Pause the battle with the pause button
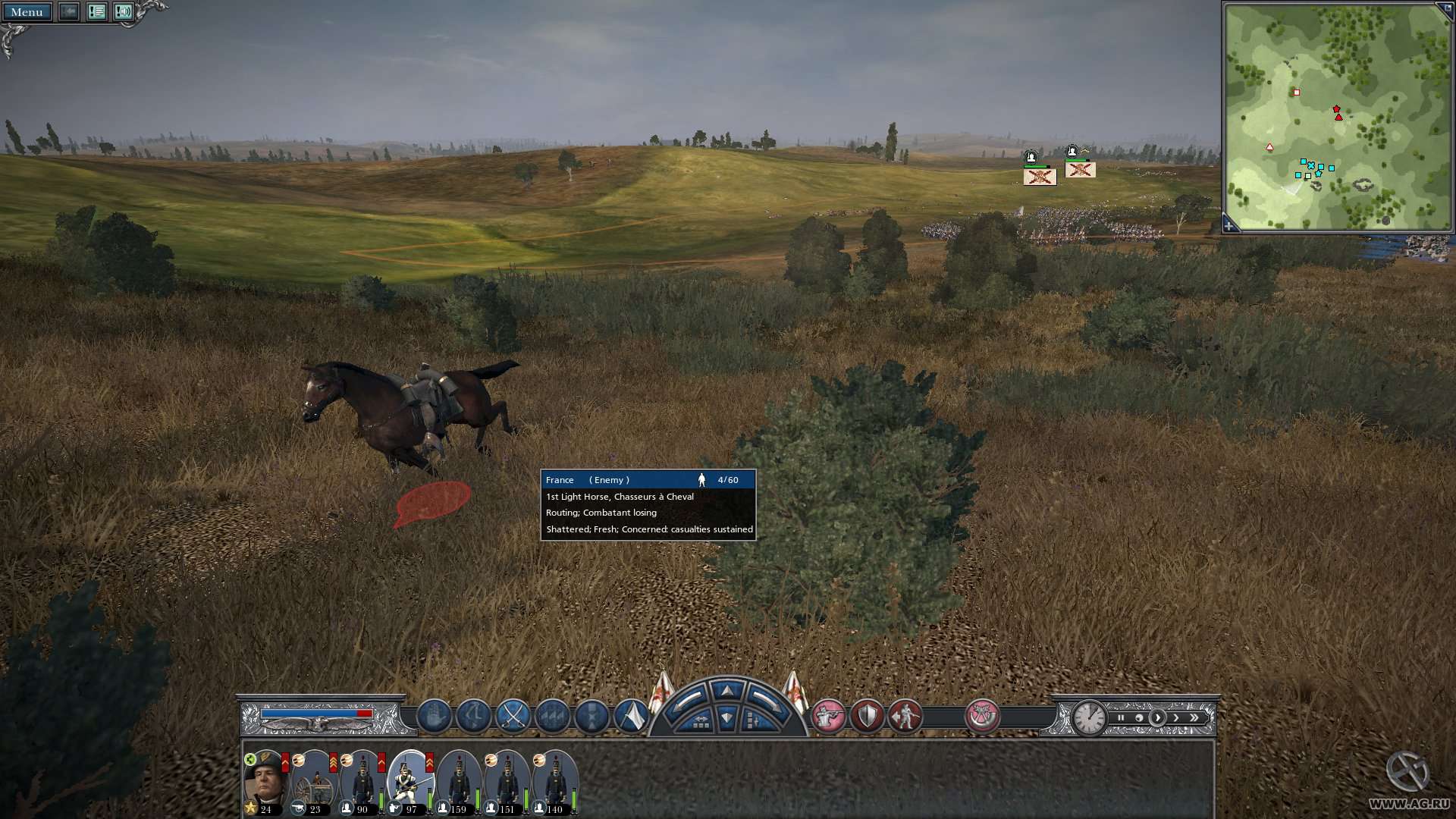 pos(1121,717)
